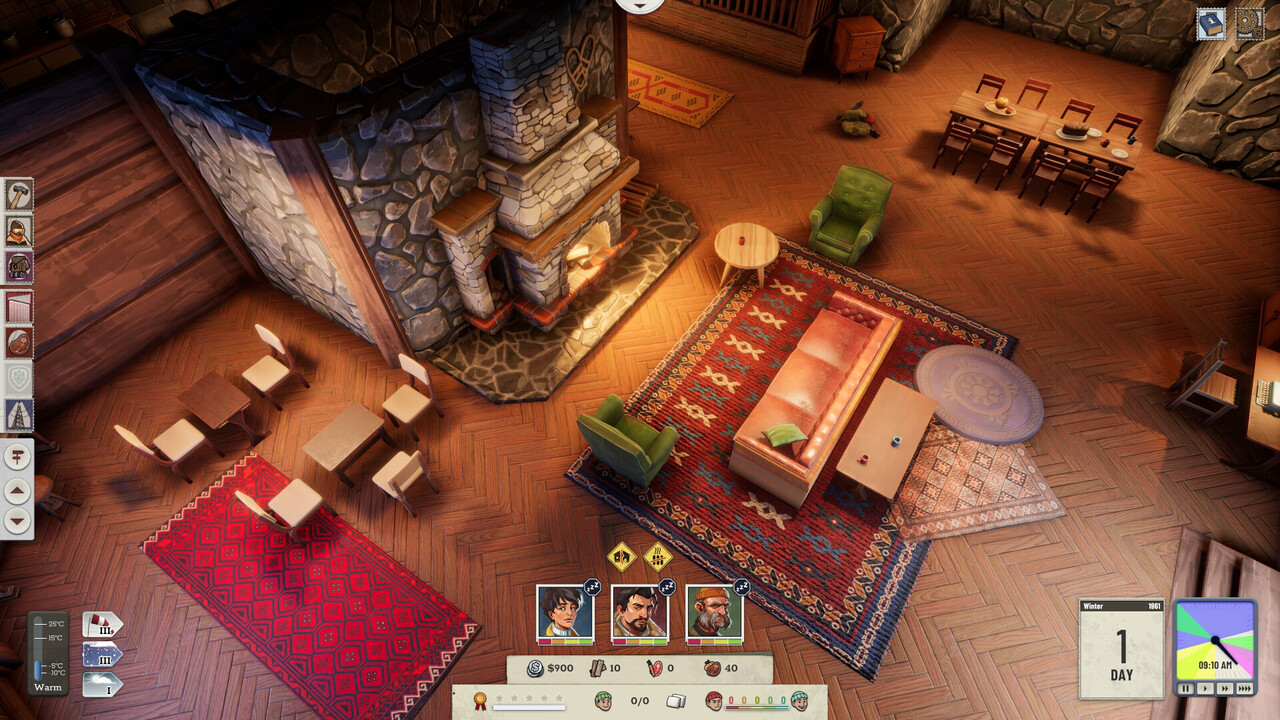Open the hammer build menu

[18, 195]
